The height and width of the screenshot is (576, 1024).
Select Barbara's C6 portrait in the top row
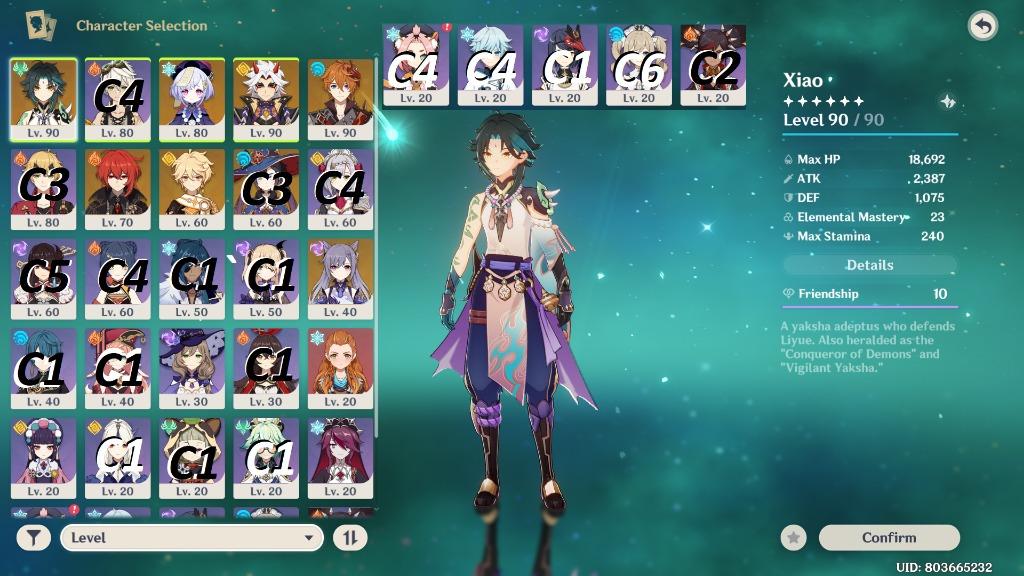click(x=639, y=64)
